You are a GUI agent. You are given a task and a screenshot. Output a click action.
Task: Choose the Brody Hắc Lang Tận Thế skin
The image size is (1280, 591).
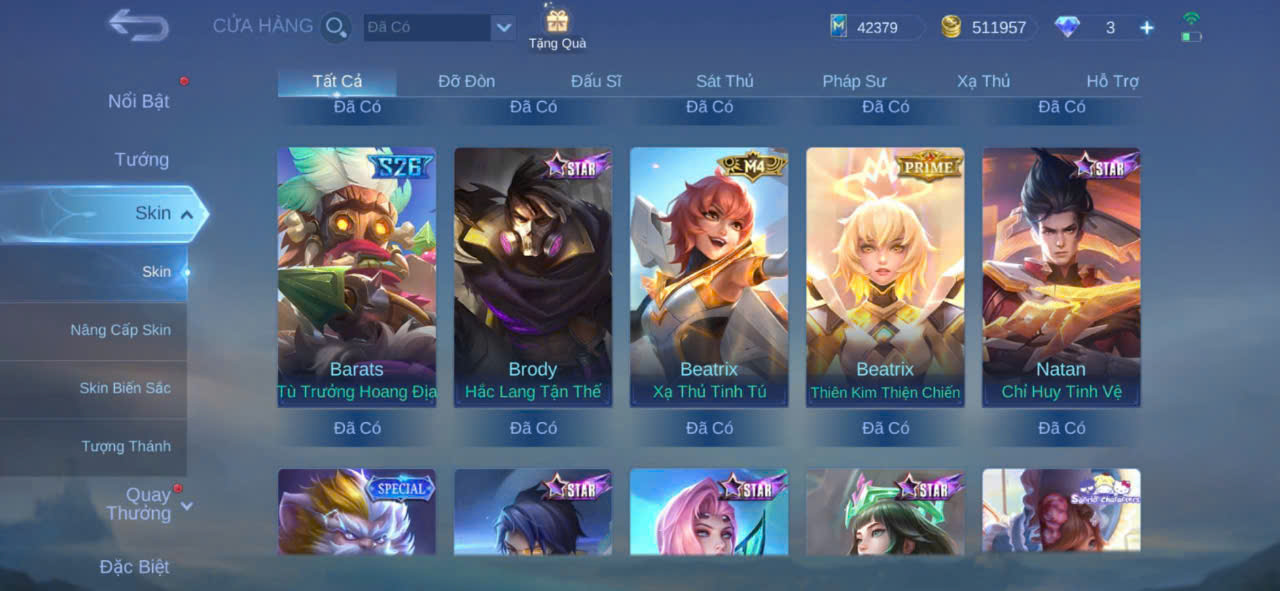coord(533,277)
